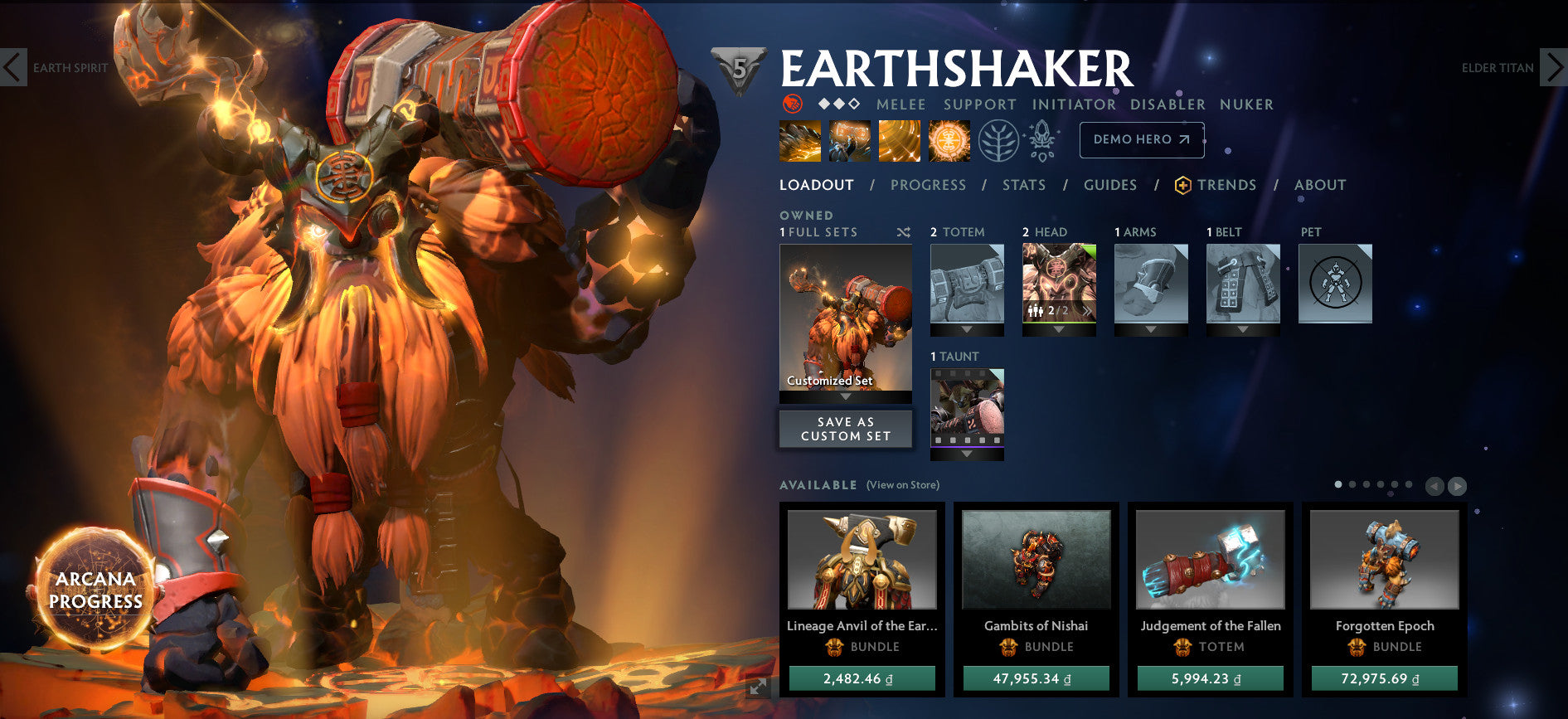Click the DEMO HERO button
Screen dimensions: 1568x719
pyautogui.click(x=1142, y=139)
